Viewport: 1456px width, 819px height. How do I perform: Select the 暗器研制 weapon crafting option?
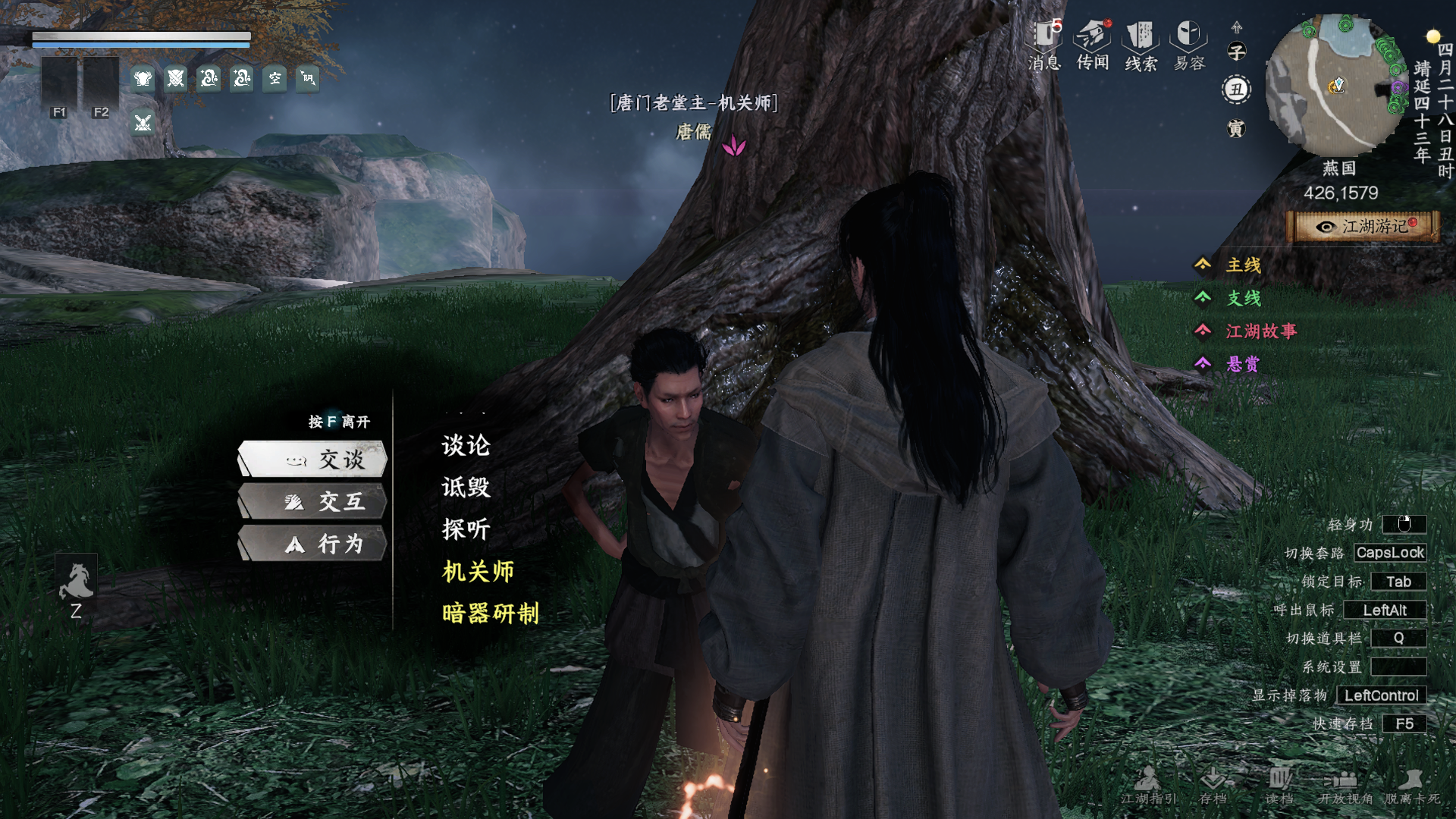click(490, 613)
